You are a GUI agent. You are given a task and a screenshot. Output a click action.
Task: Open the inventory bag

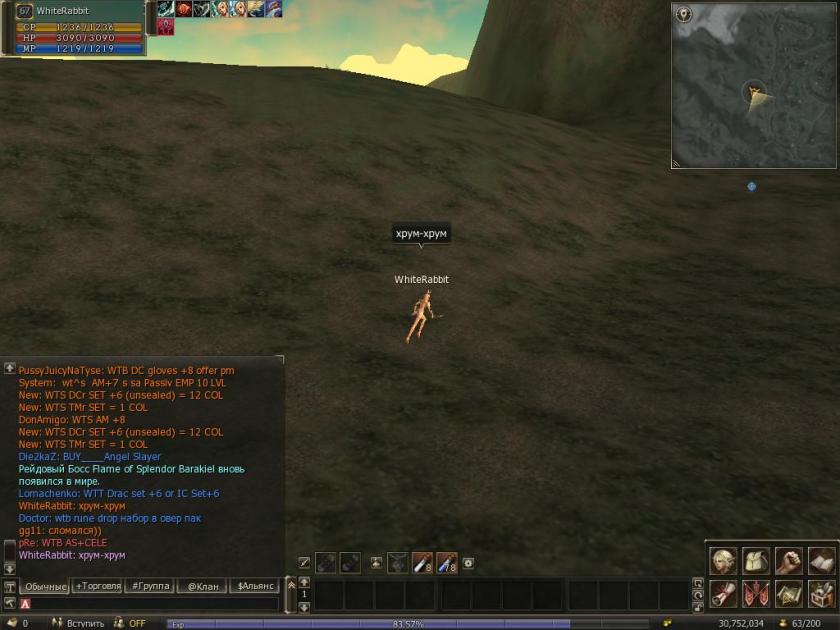click(x=755, y=562)
